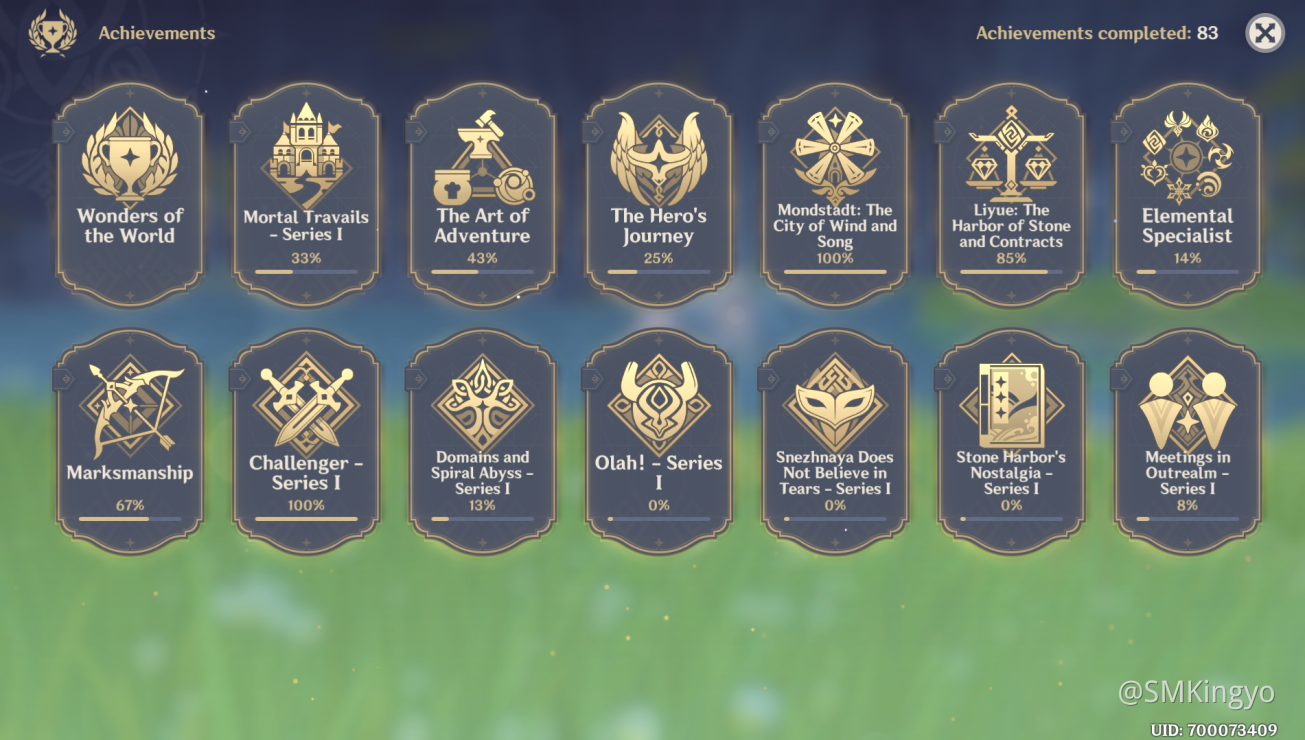Click the Achievements title text
The width and height of the screenshot is (1305, 740).
tap(156, 33)
